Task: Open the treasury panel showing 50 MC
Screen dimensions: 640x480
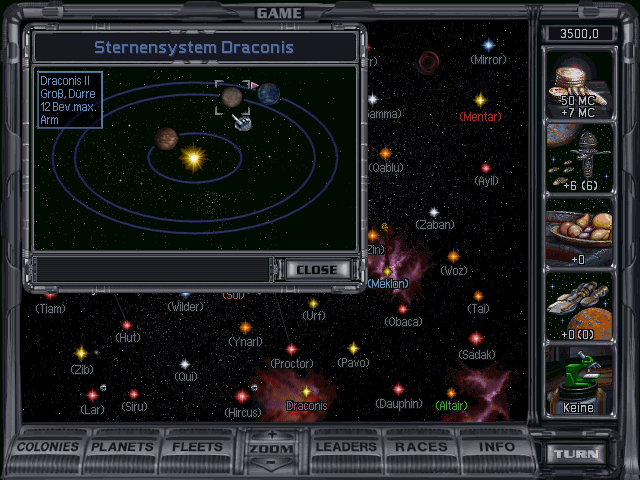Action: 578,83
